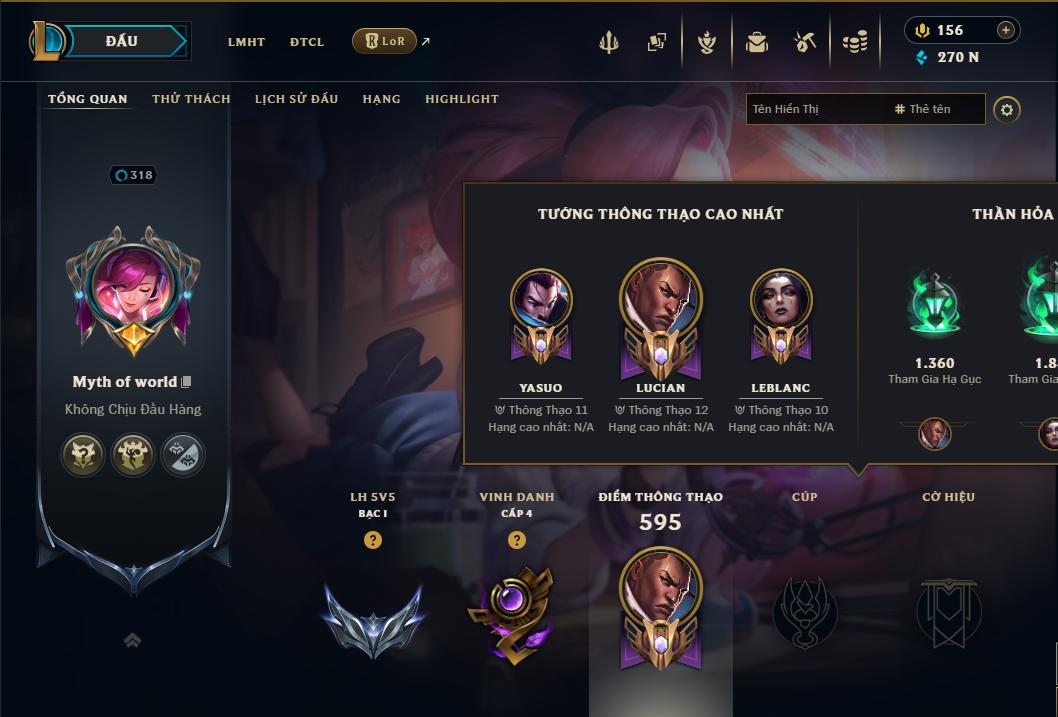Open loot via the hammer icon
Screen dimensions: 1058x717
805,42
